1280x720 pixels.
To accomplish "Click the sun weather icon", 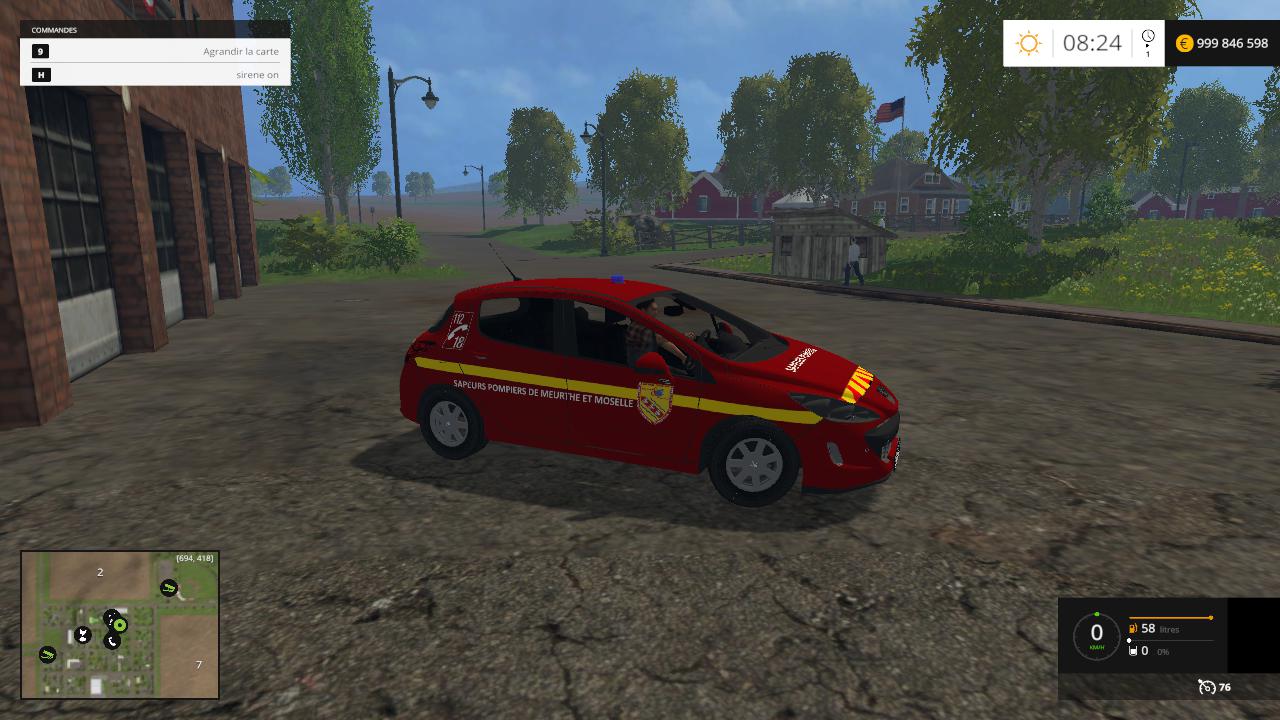I will (x=1027, y=43).
